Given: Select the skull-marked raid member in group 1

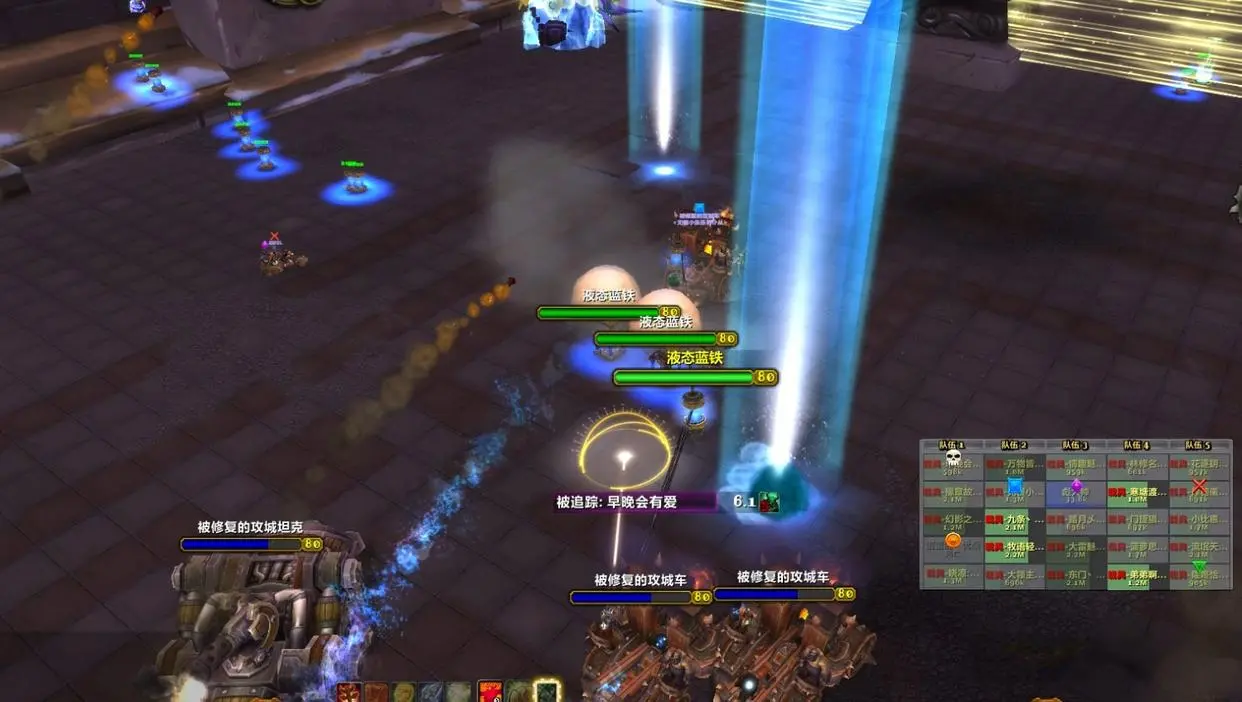Looking at the screenshot, I should (x=953, y=465).
